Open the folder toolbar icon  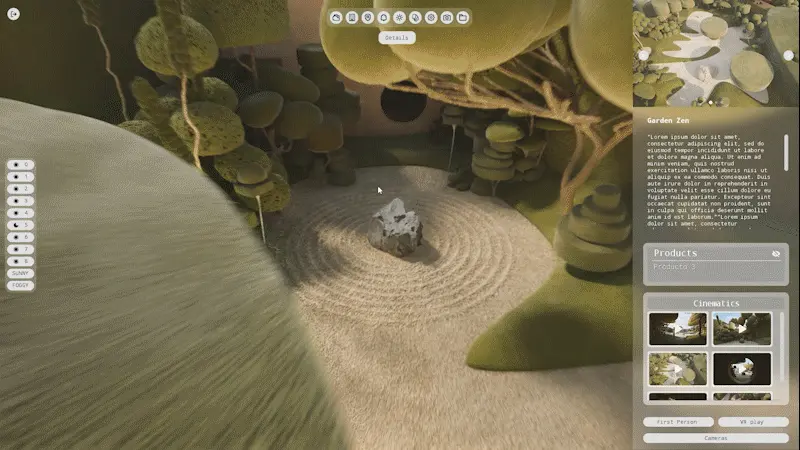462,17
